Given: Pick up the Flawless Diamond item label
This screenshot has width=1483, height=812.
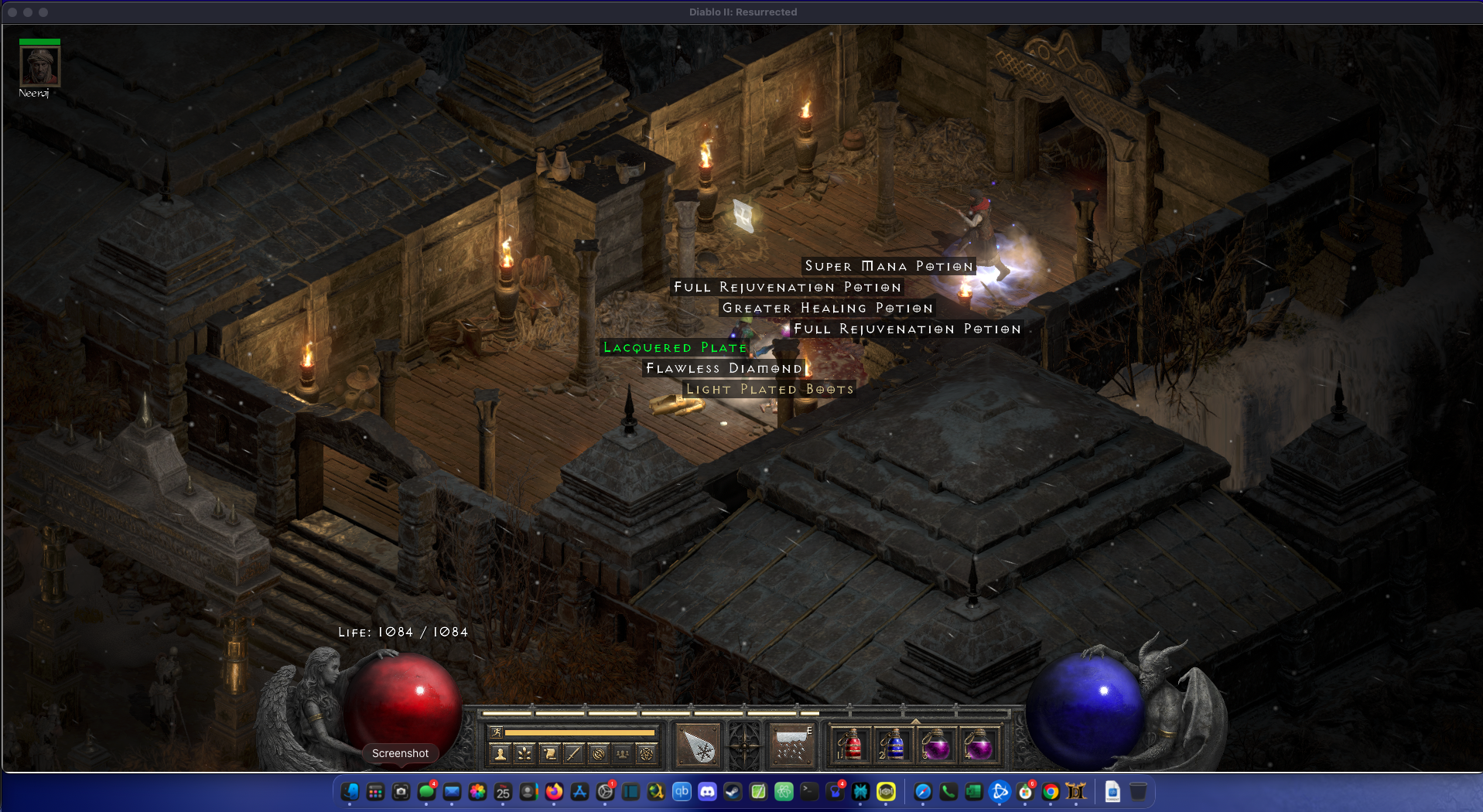Looking at the screenshot, I should (x=724, y=369).
